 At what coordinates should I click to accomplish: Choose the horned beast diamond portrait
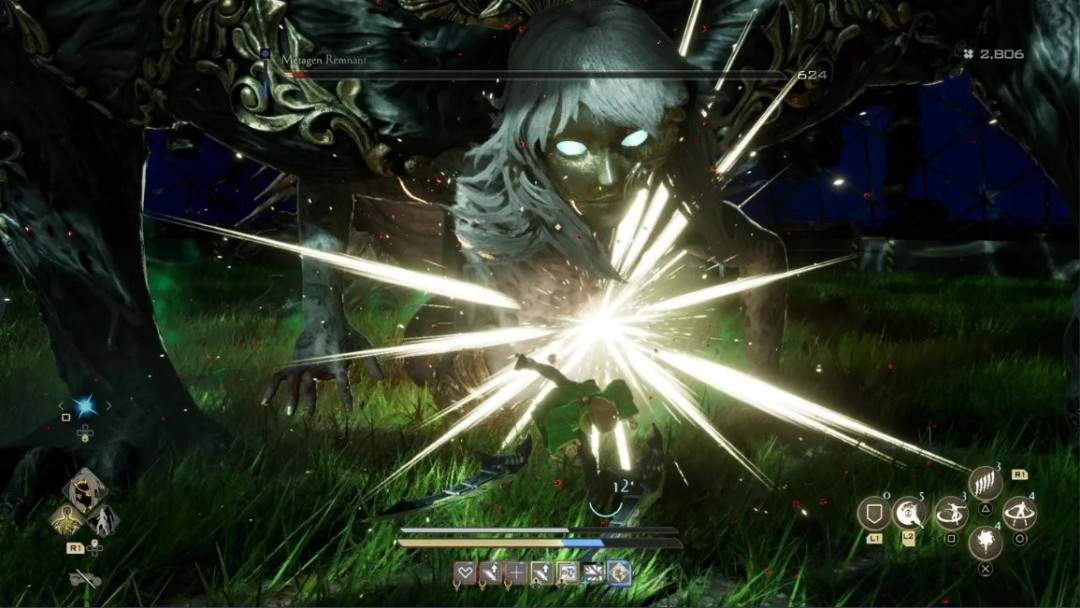click(x=84, y=491)
